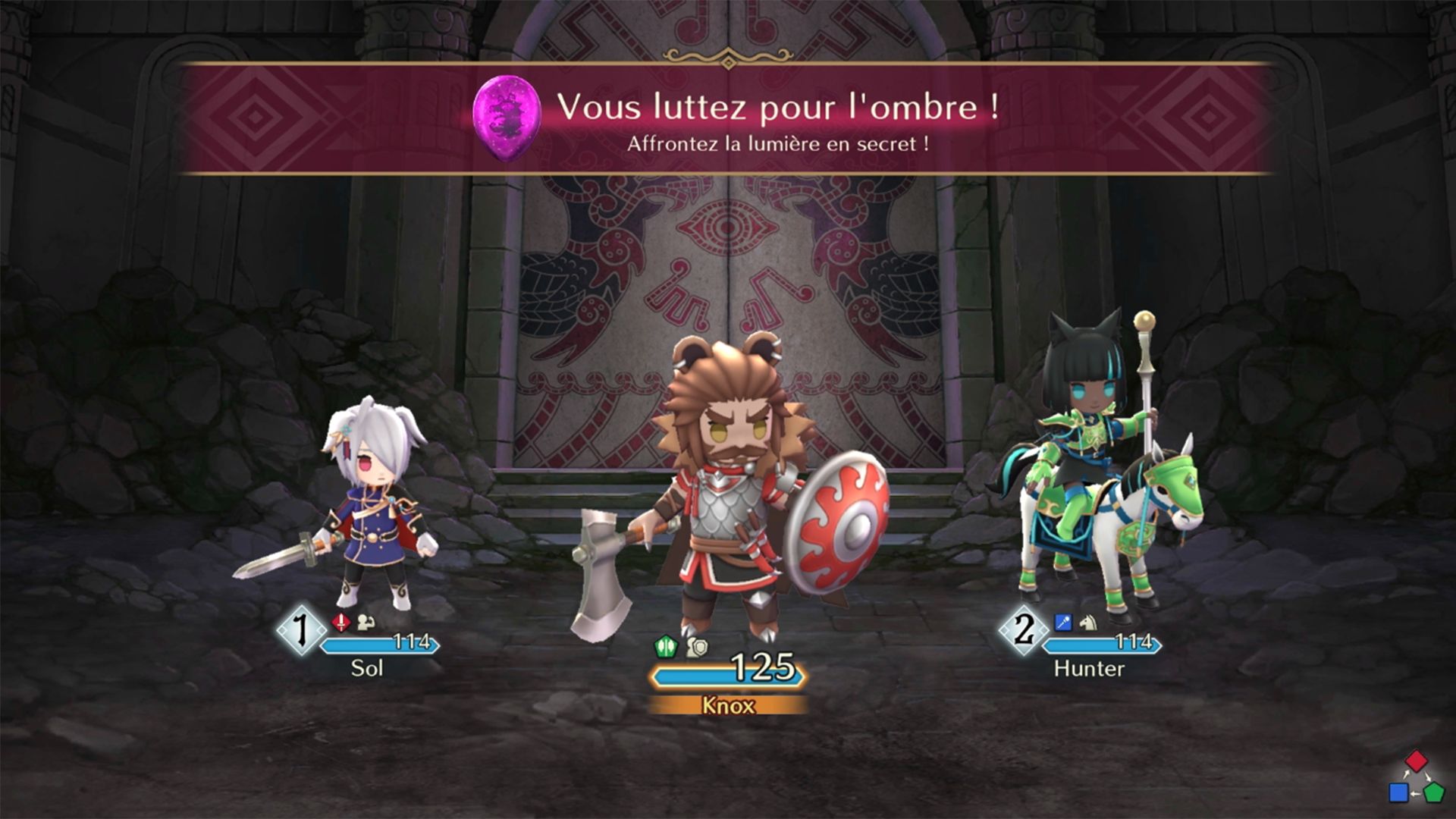Check Hunter's horse cavalry icon
The image size is (1456, 819).
pyautogui.click(x=1088, y=623)
